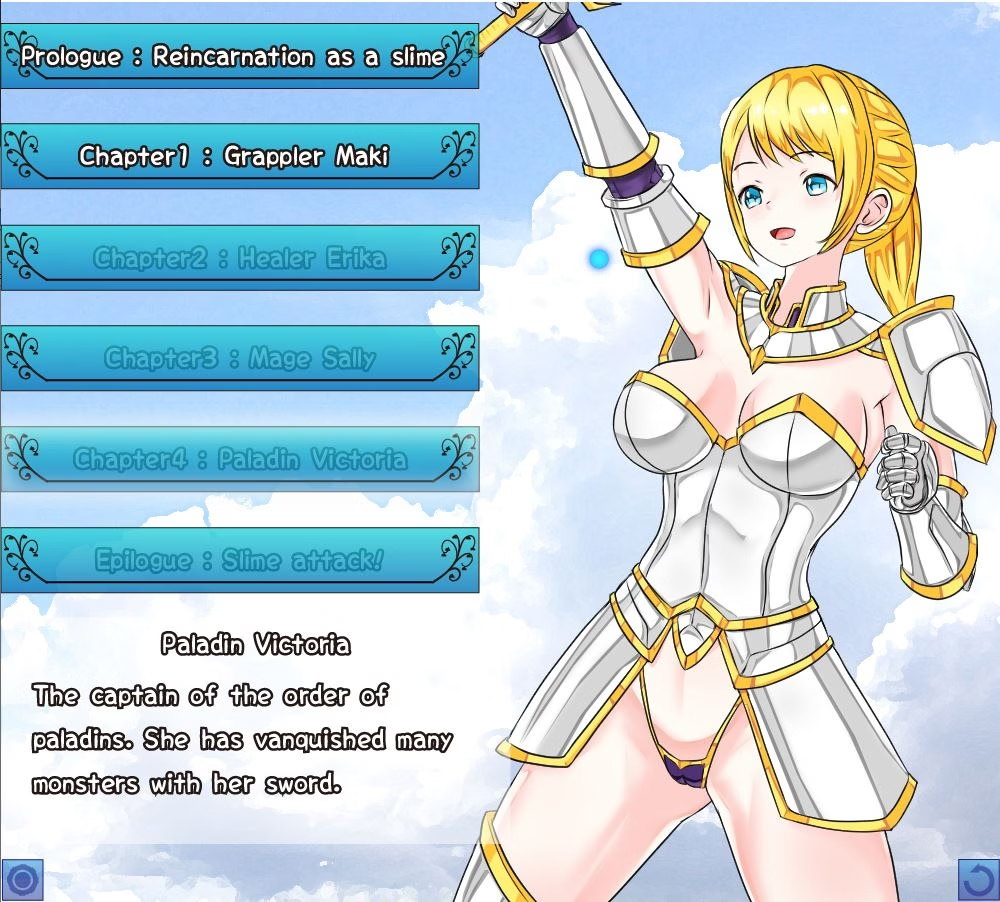Open Chapter1: Grappler Maki

239,157
